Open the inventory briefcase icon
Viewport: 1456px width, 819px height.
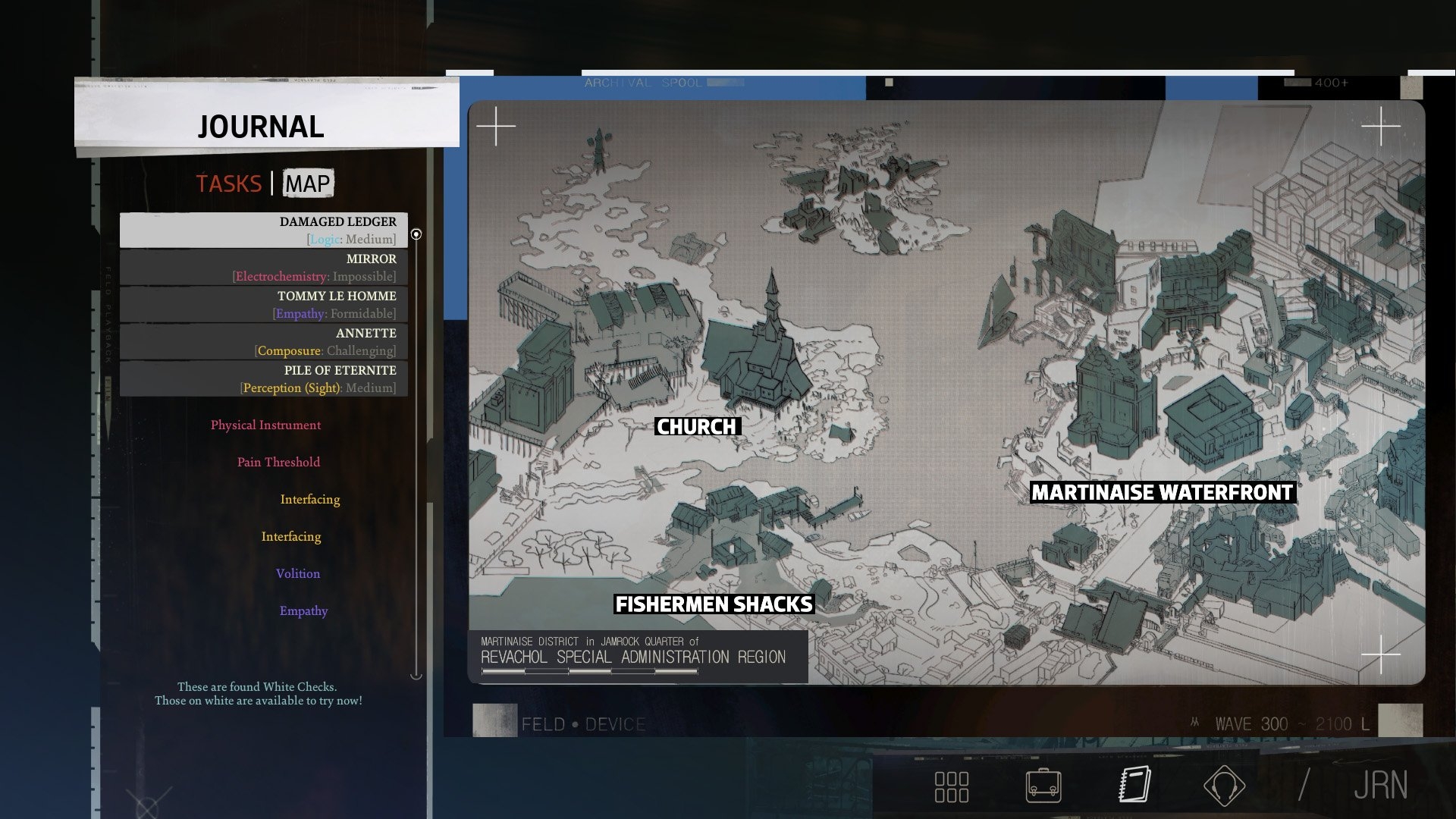coord(1044,786)
